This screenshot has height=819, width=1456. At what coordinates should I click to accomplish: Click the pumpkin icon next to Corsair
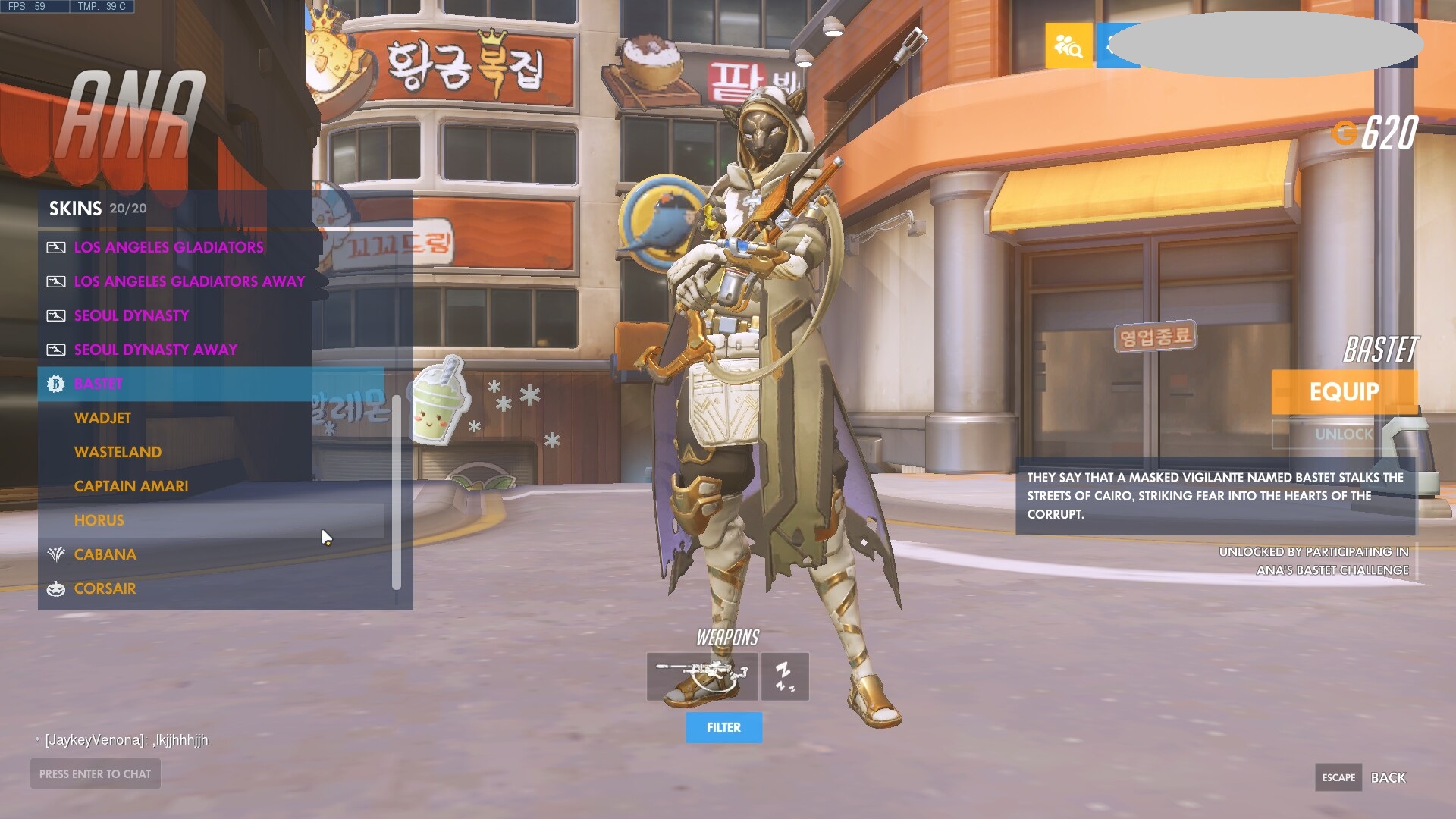[x=55, y=588]
